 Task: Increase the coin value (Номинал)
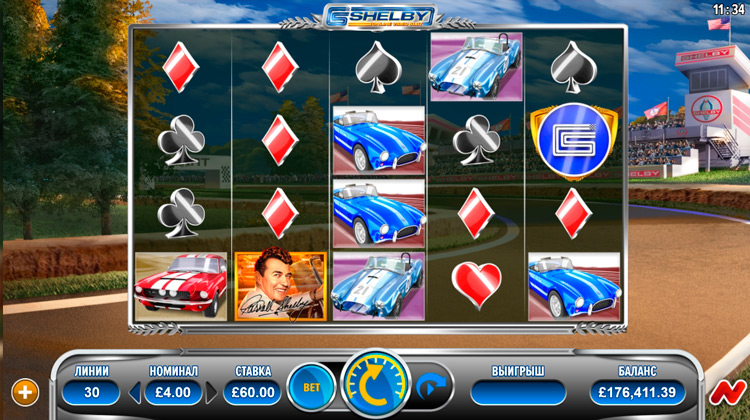(210, 392)
